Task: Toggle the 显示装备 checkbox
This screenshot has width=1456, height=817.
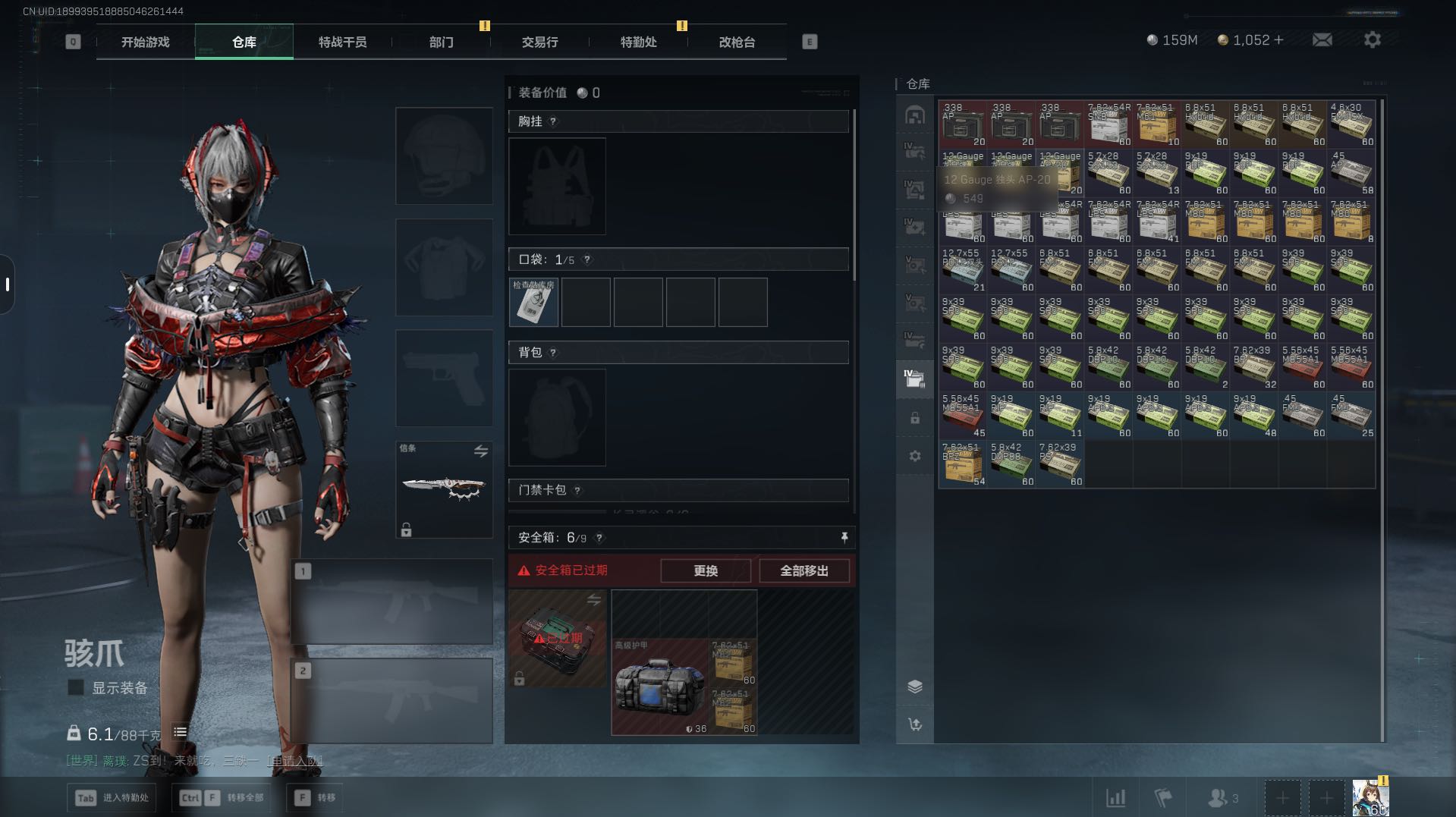Action: [76, 687]
